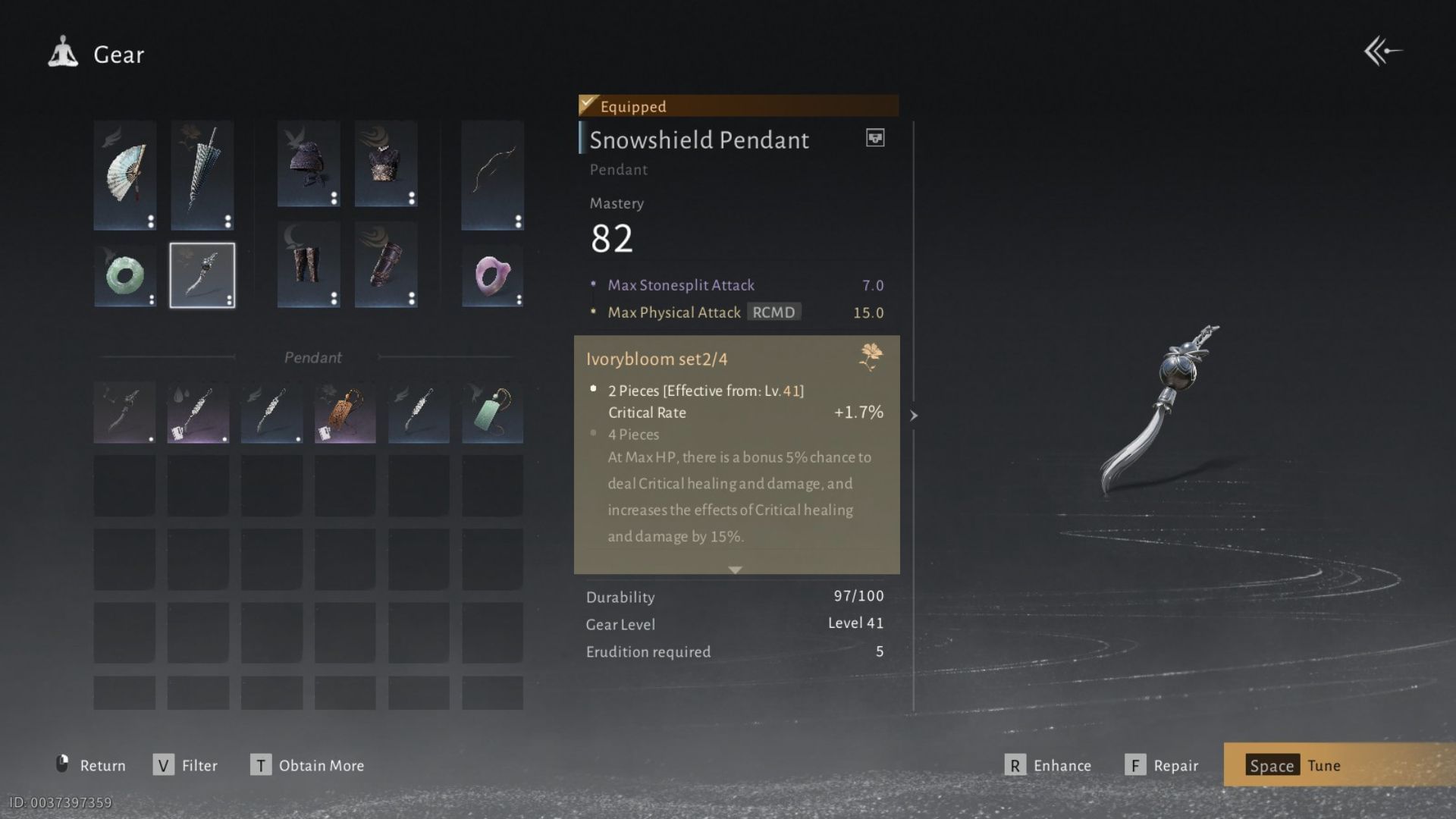
Task: Click the jade ring accessory slot
Action: [x=125, y=275]
